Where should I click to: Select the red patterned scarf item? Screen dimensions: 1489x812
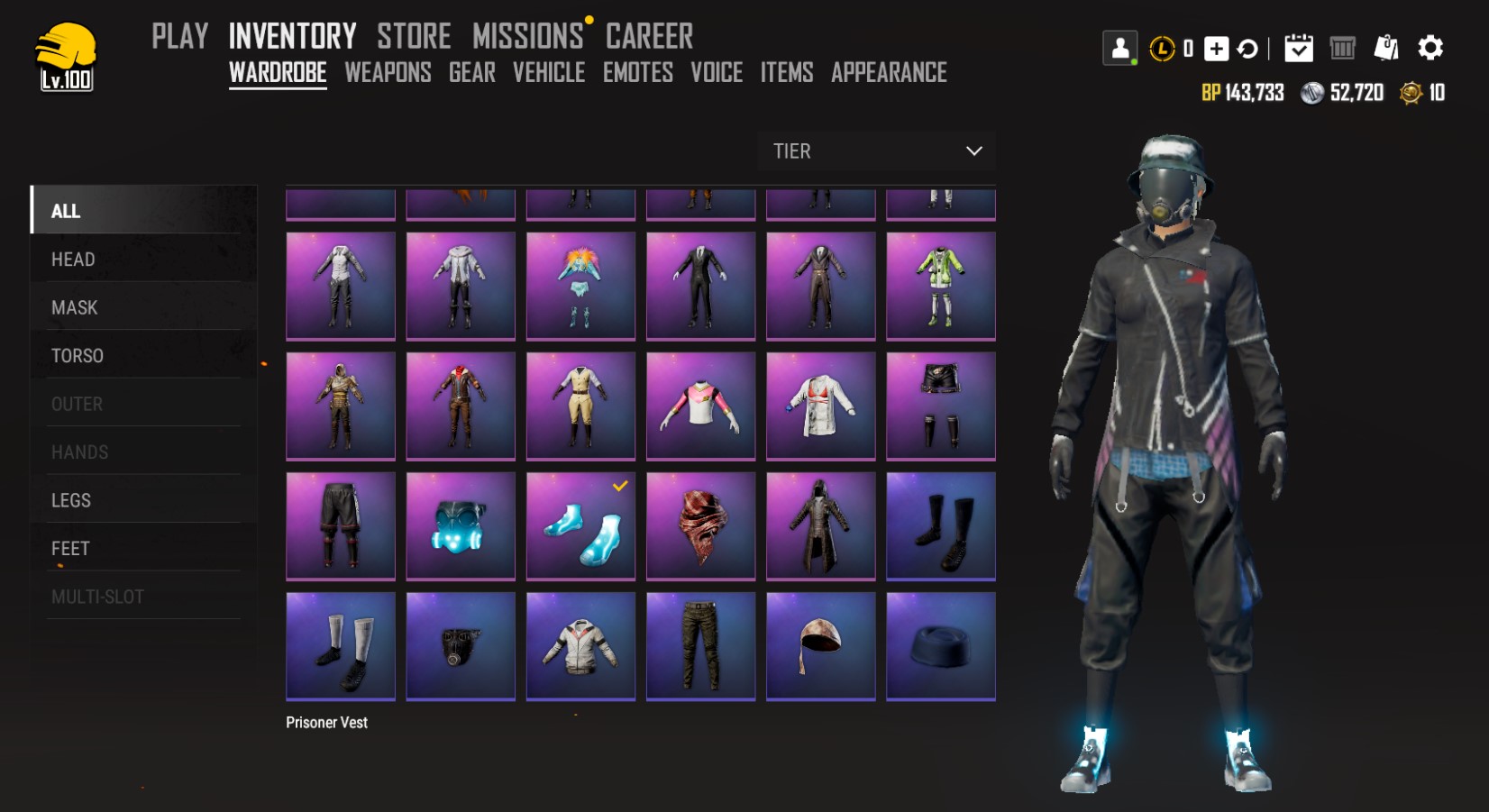(x=700, y=525)
